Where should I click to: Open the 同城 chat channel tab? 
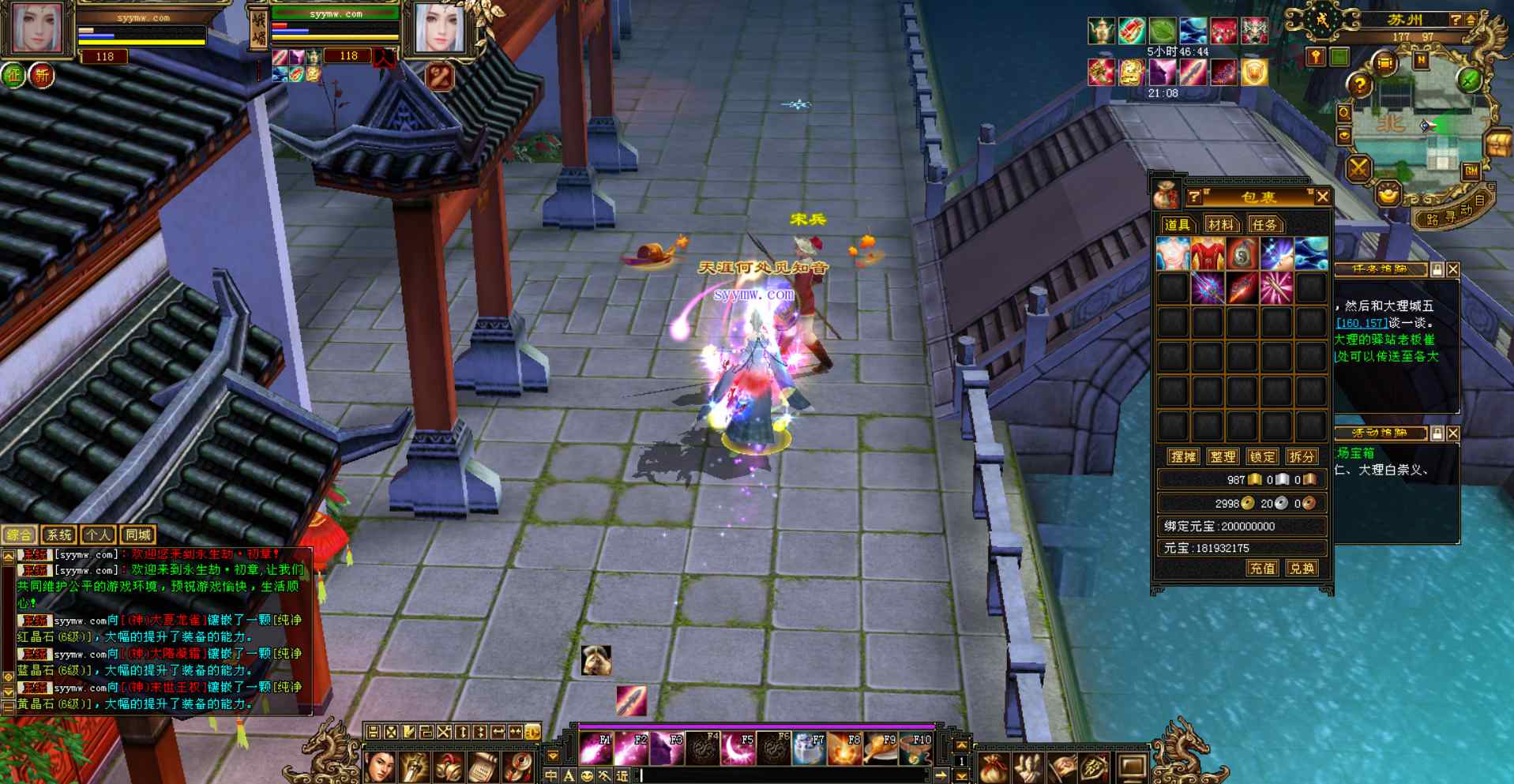coord(137,535)
